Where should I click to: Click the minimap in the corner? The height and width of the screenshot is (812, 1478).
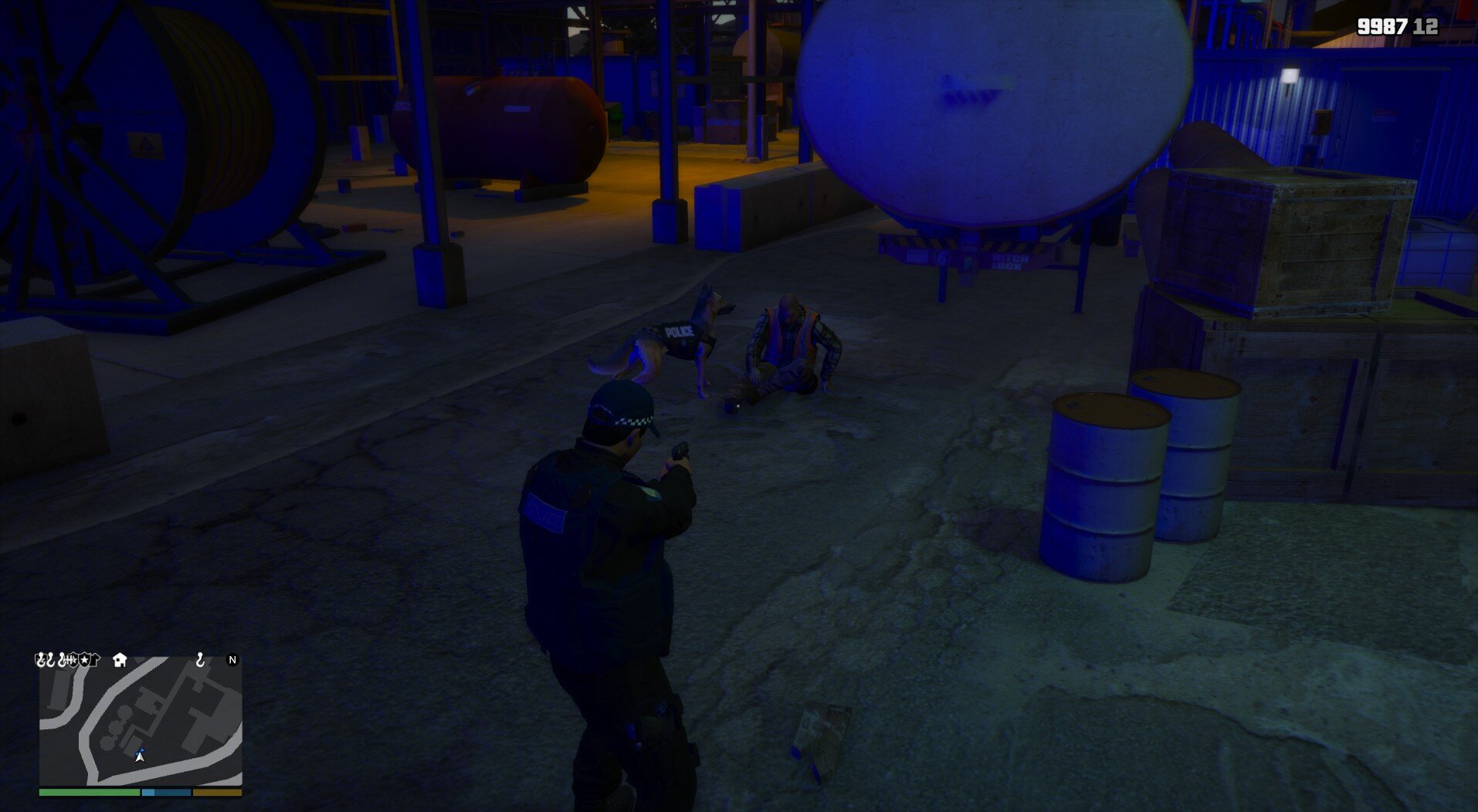click(x=141, y=720)
